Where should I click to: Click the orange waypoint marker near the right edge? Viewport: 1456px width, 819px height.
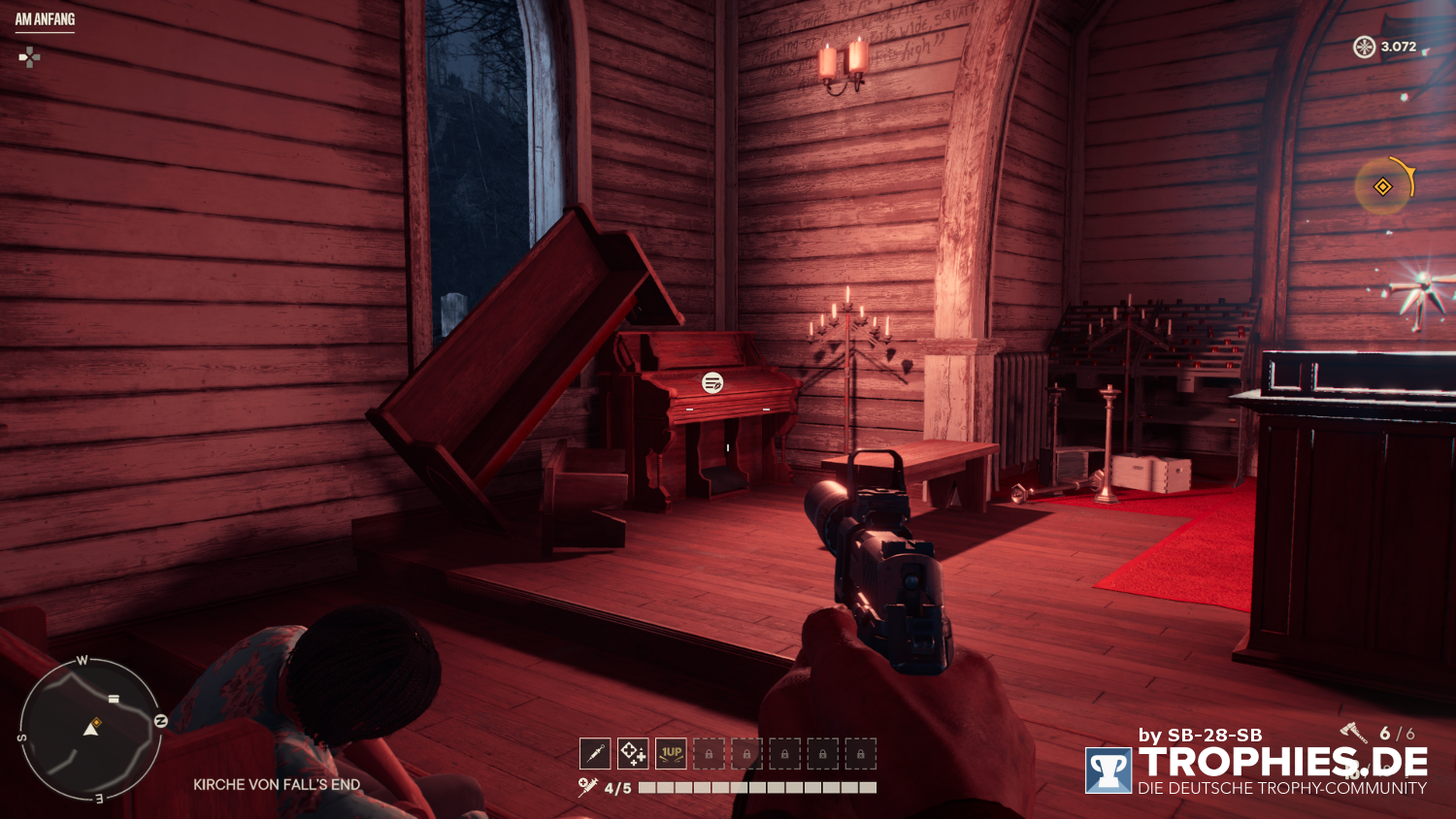[1382, 186]
